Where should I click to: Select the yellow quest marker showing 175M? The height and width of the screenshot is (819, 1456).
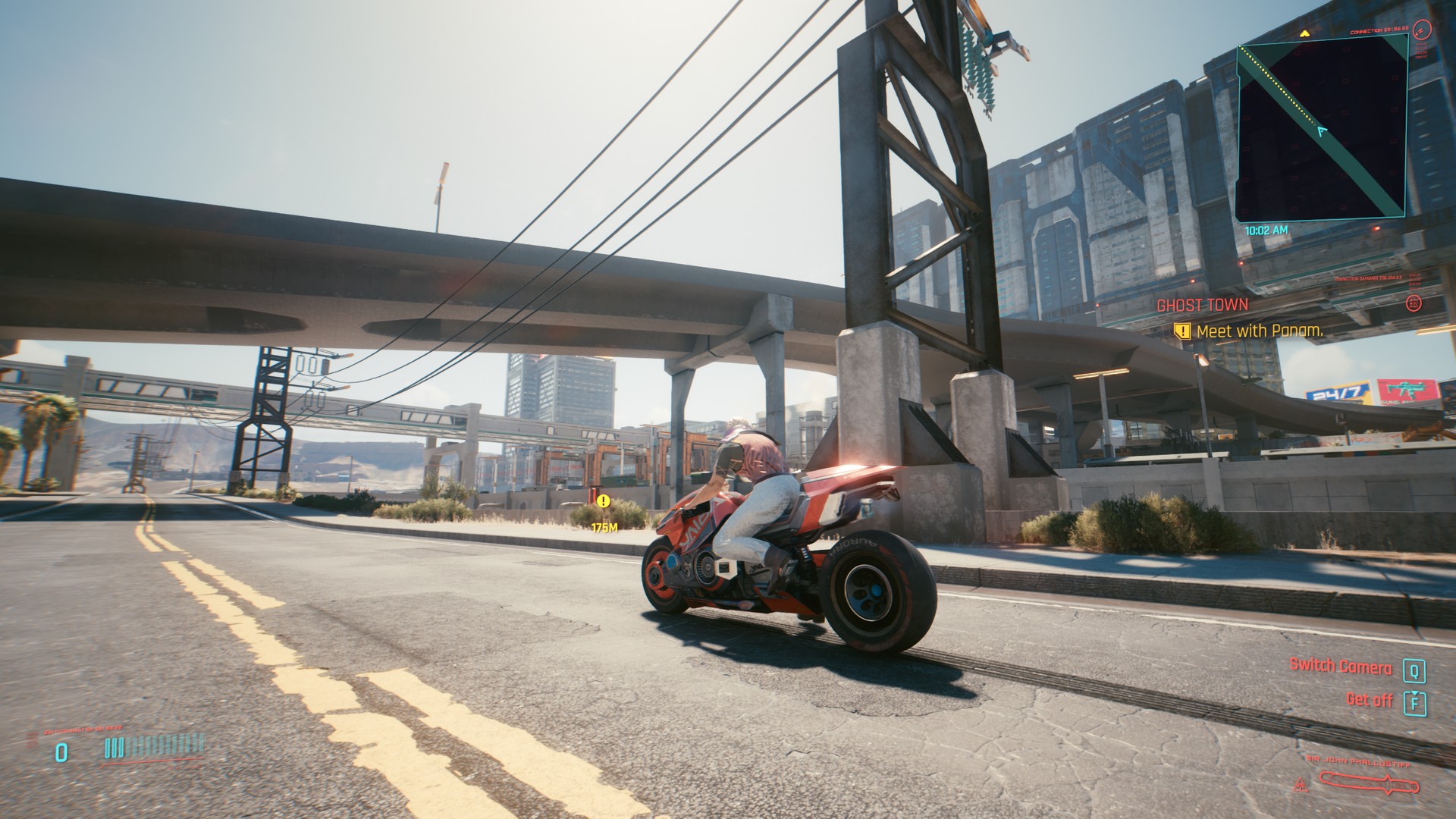[604, 501]
